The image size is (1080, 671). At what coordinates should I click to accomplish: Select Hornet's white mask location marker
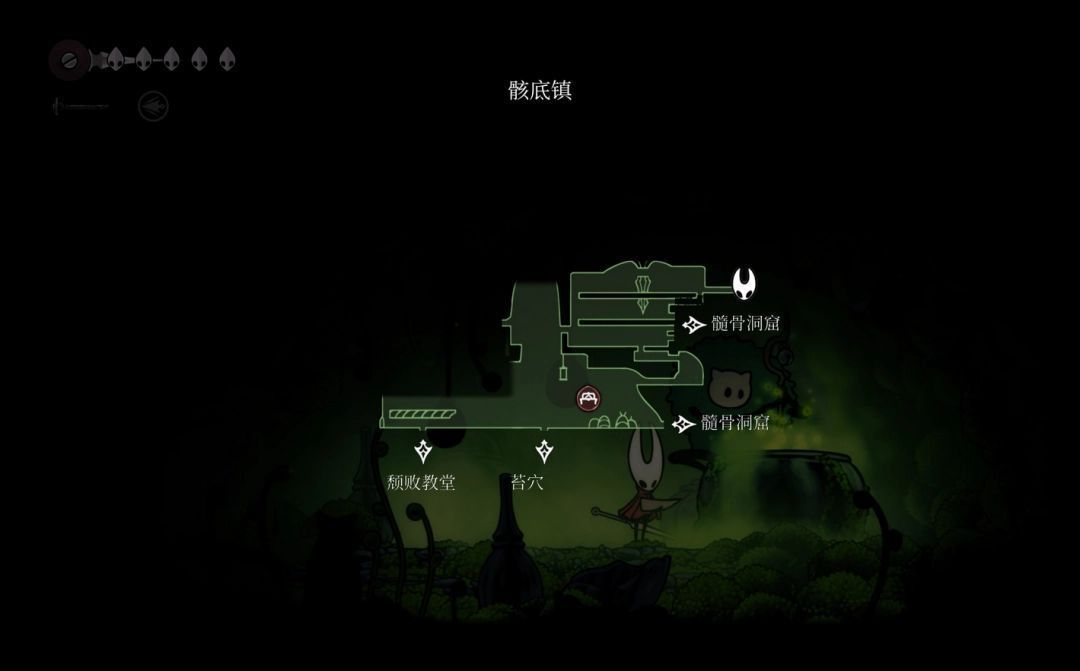click(x=744, y=284)
